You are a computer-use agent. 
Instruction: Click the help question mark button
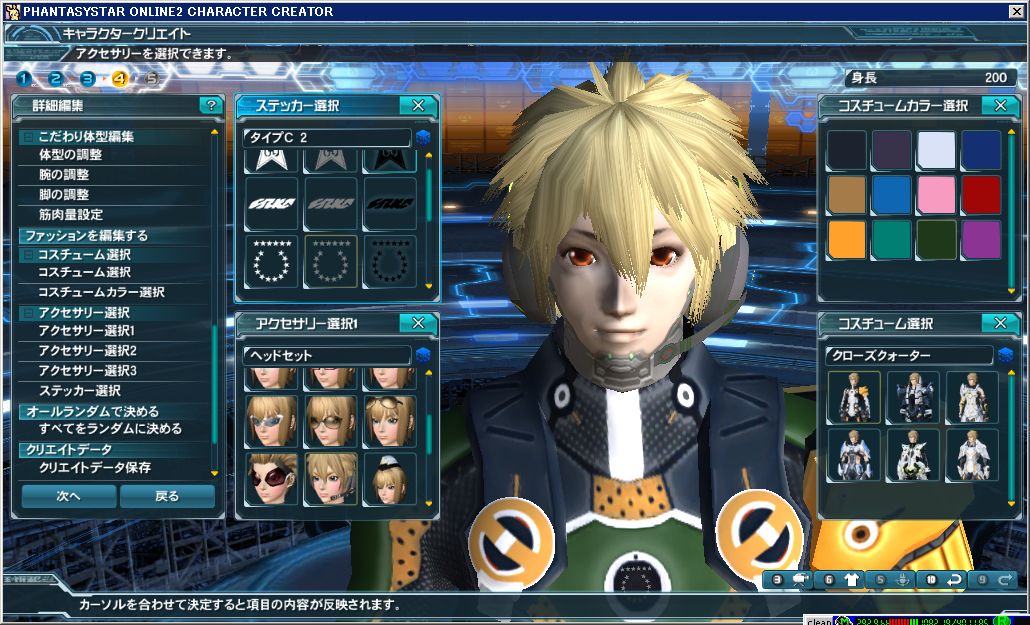pyautogui.click(x=210, y=105)
